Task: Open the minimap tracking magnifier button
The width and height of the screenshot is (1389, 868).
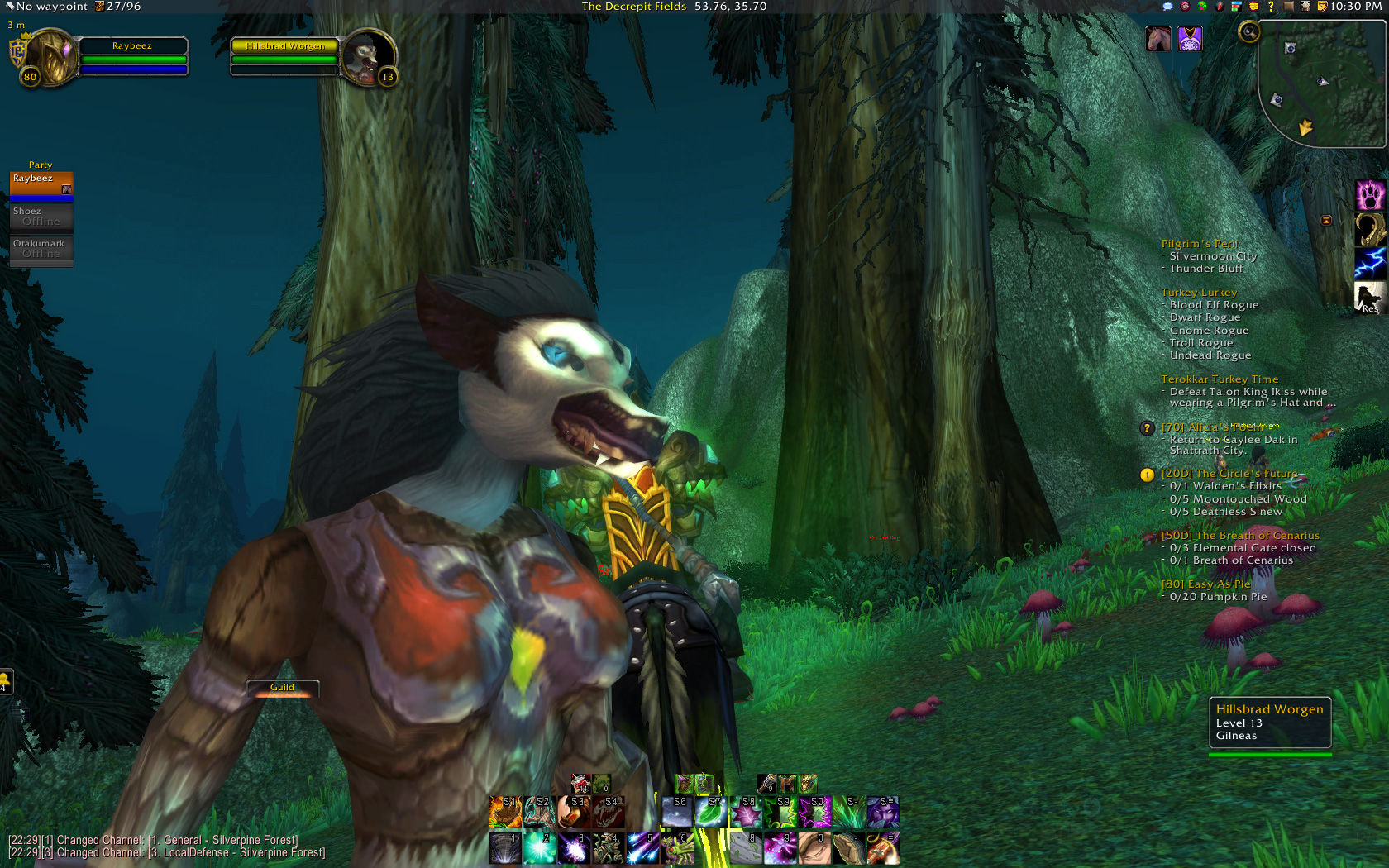Action: 1248,32
